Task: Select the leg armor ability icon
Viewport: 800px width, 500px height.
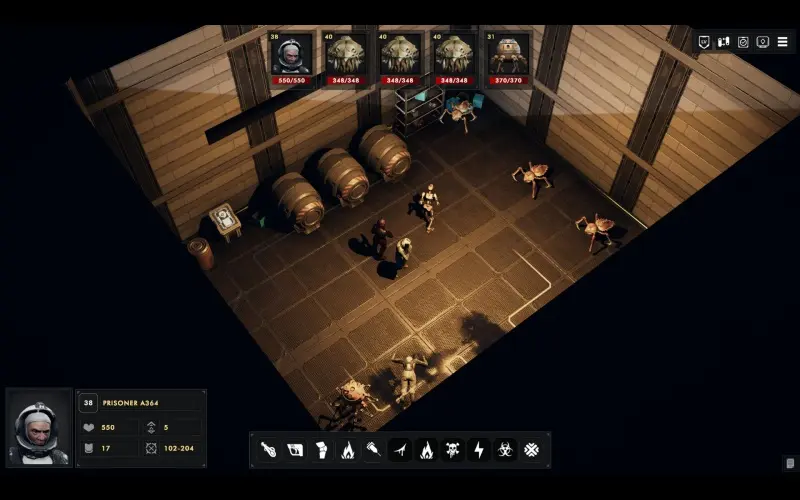Action: click(x=321, y=450)
